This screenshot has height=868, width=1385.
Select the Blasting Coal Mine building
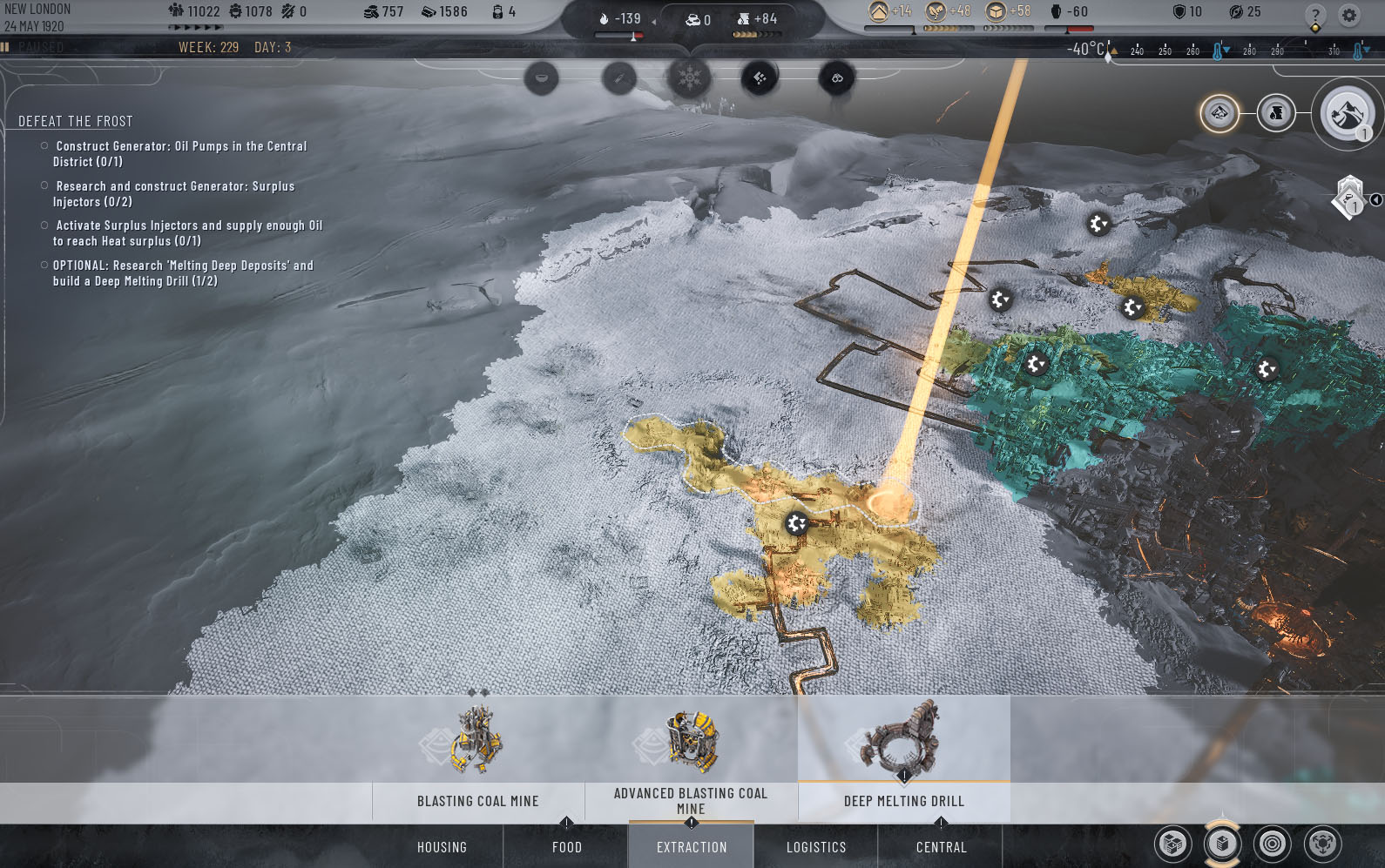tap(477, 759)
